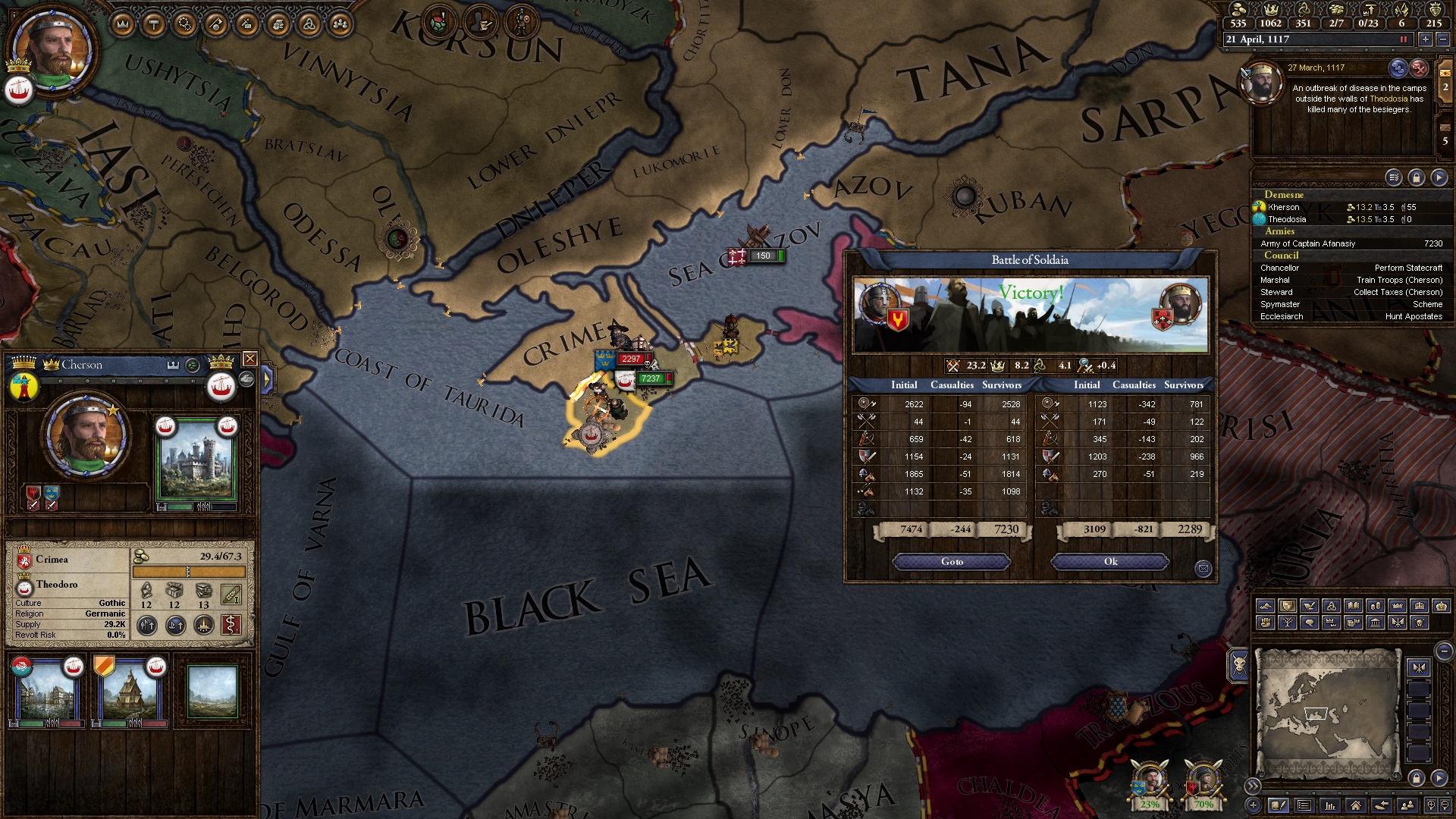Confirm the battle result with Ok

click(x=1109, y=562)
